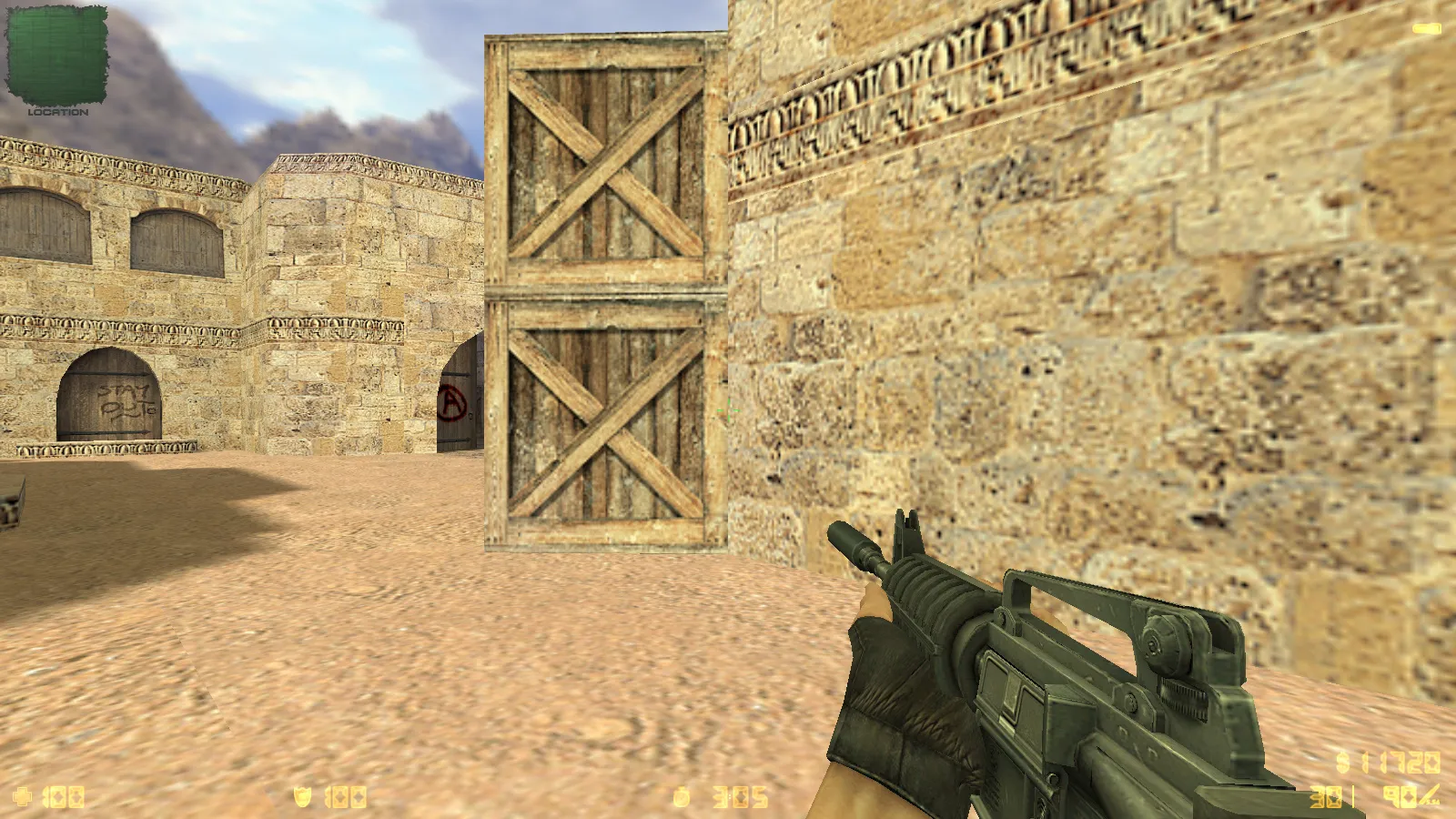Click the crosshair at screen center
The width and height of the screenshot is (1456, 819).
[728, 409]
